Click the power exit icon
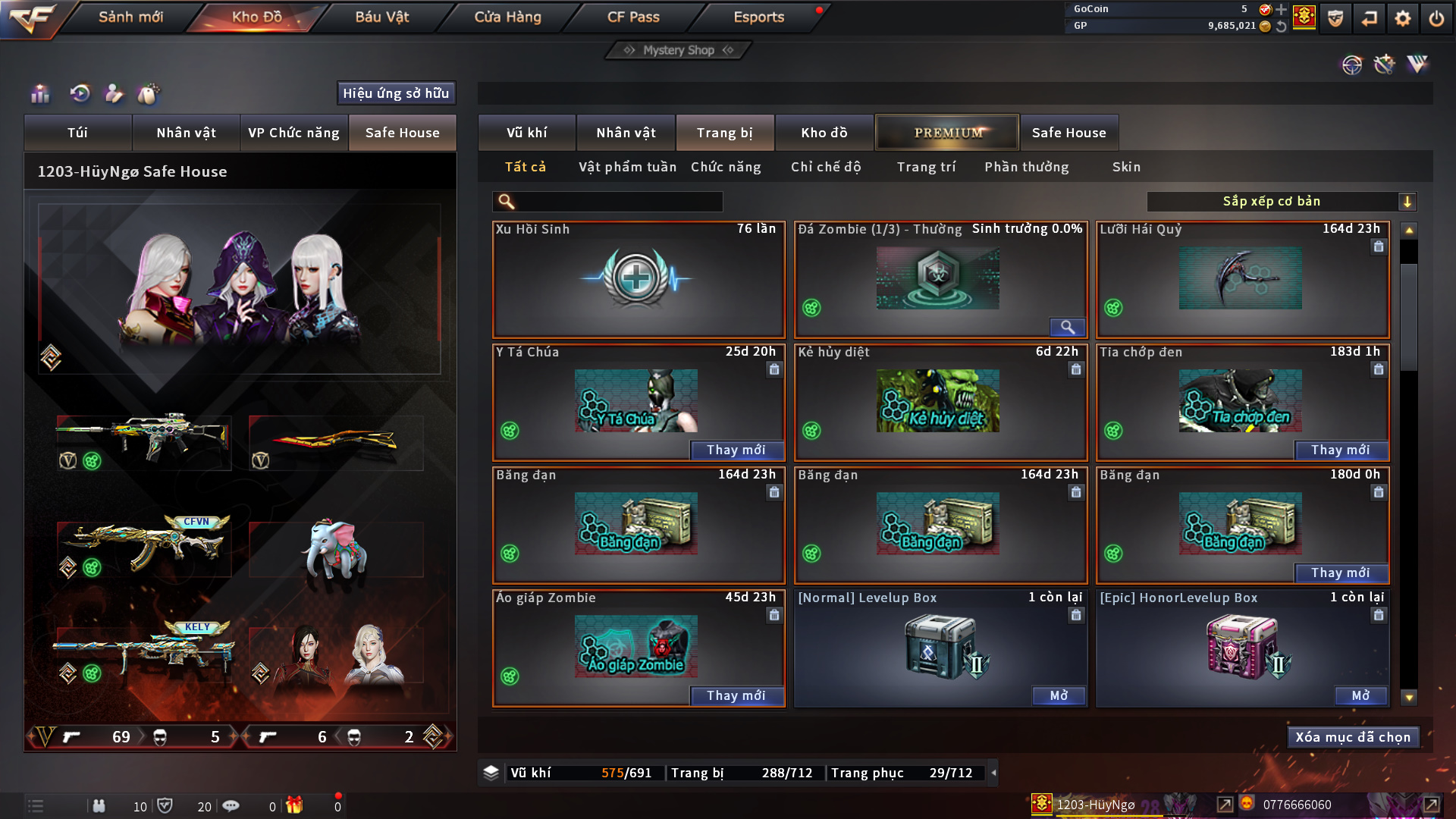The width and height of the screenshot is (1456, 819). [1436, 18]
